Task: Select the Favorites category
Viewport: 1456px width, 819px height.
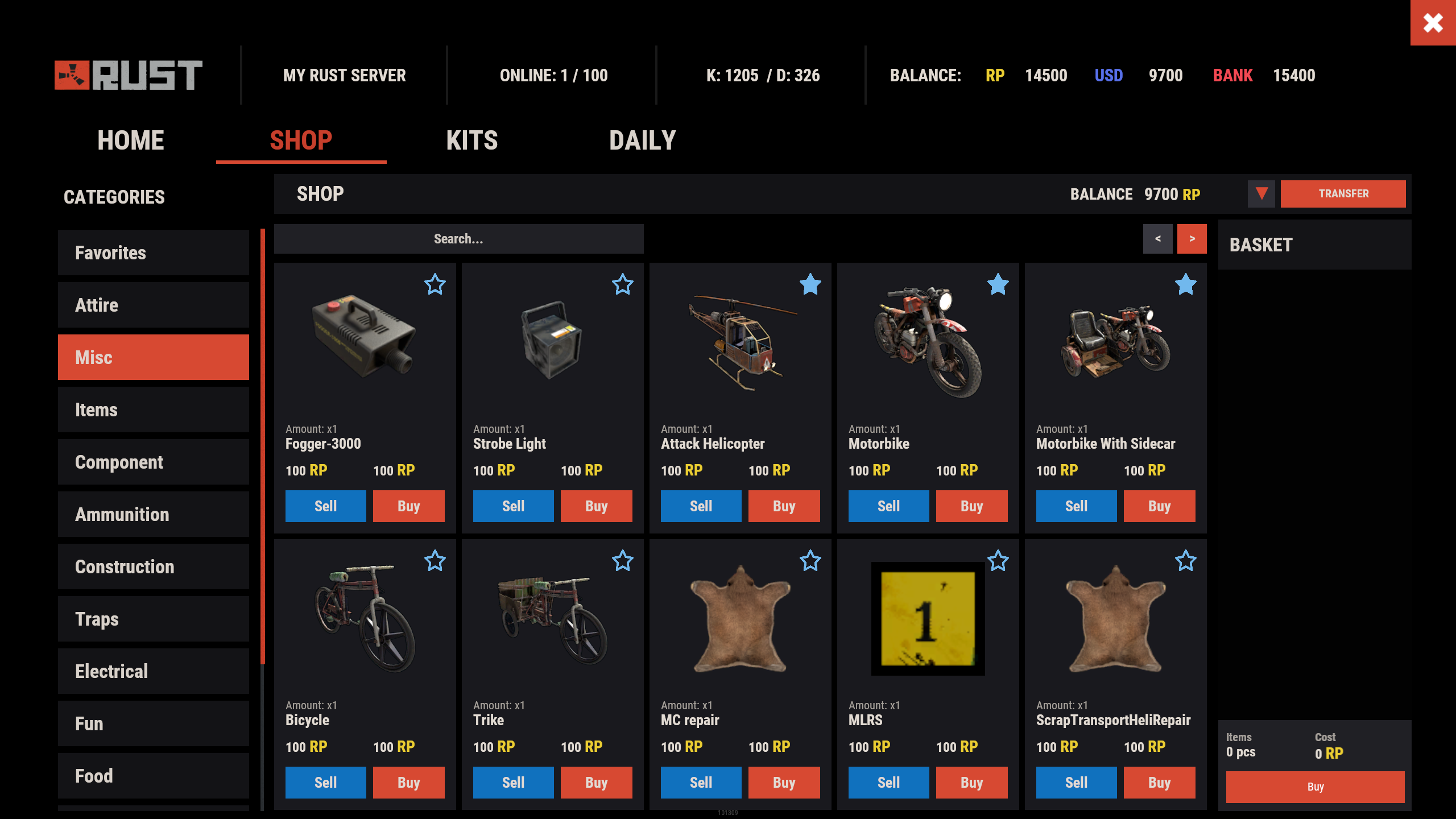Action: click(x=154, y=253)
